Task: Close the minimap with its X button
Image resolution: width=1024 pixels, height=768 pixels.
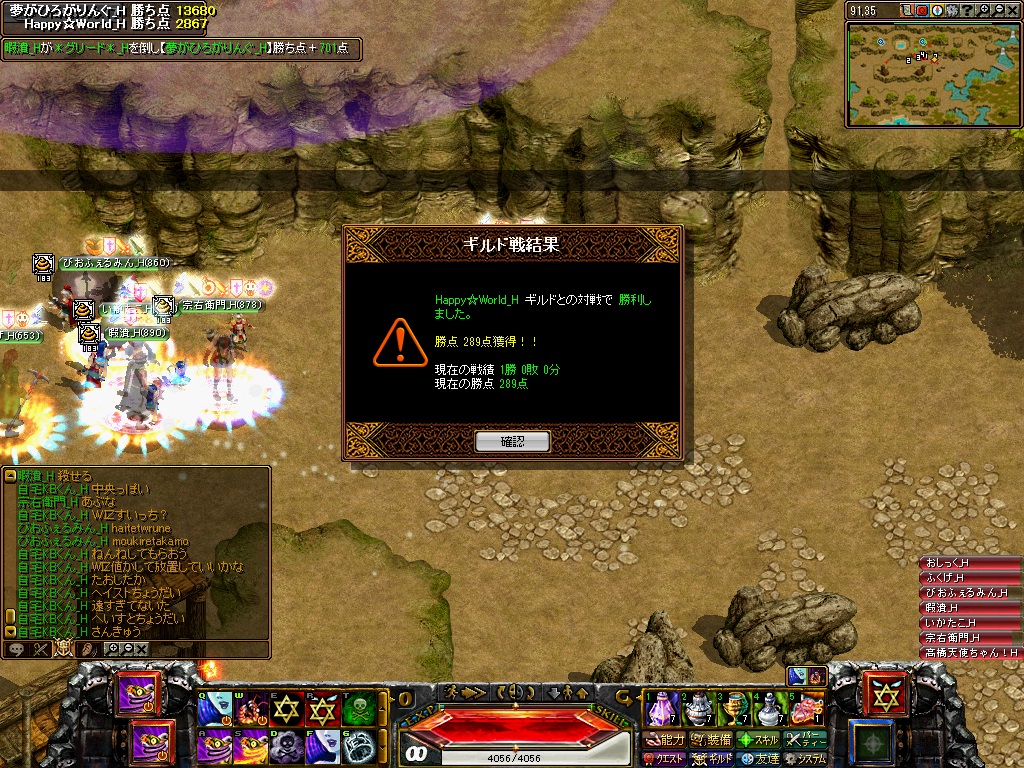Action: click(1012, 10)
